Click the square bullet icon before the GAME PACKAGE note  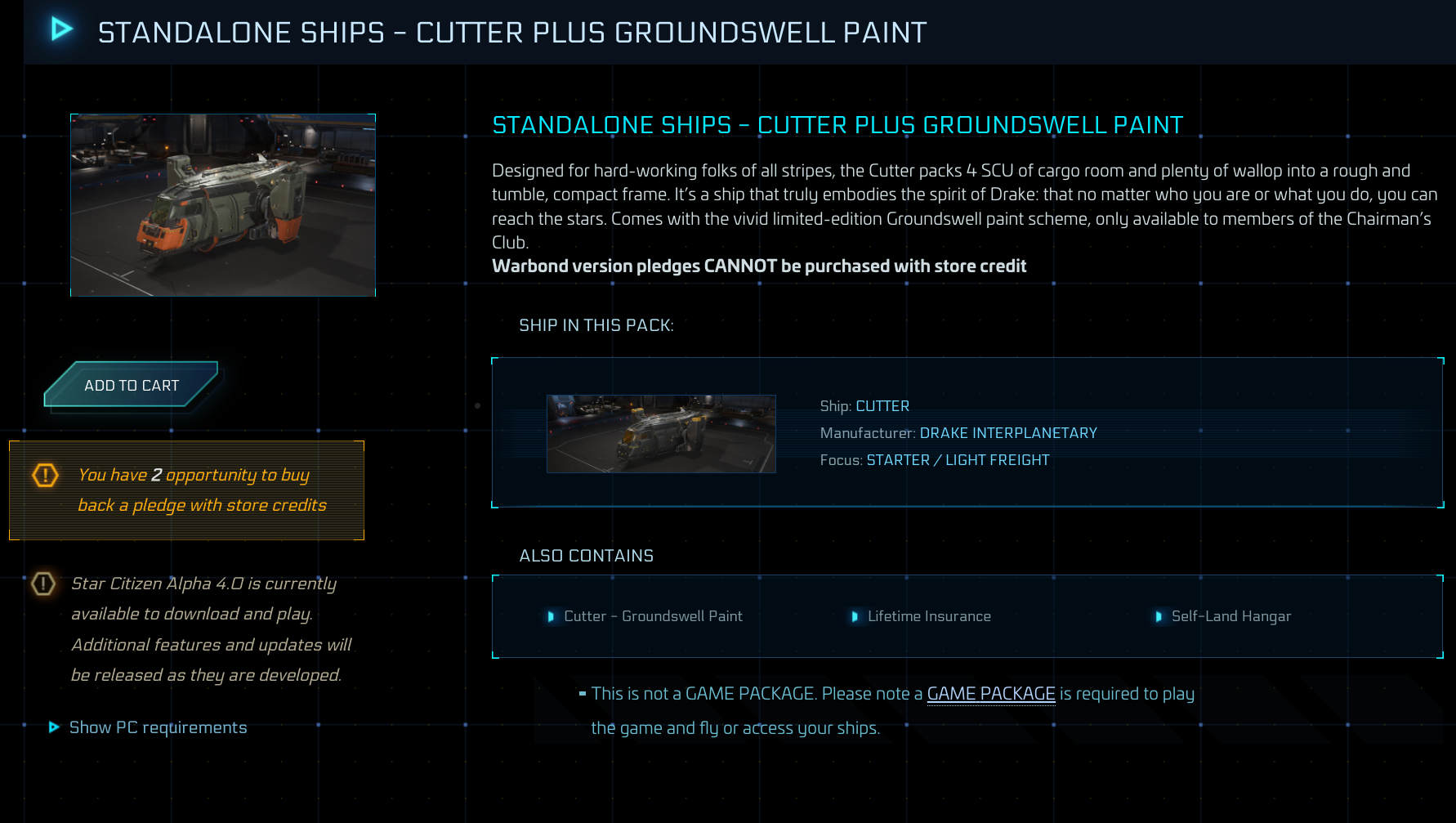click(x=582, y=693)
